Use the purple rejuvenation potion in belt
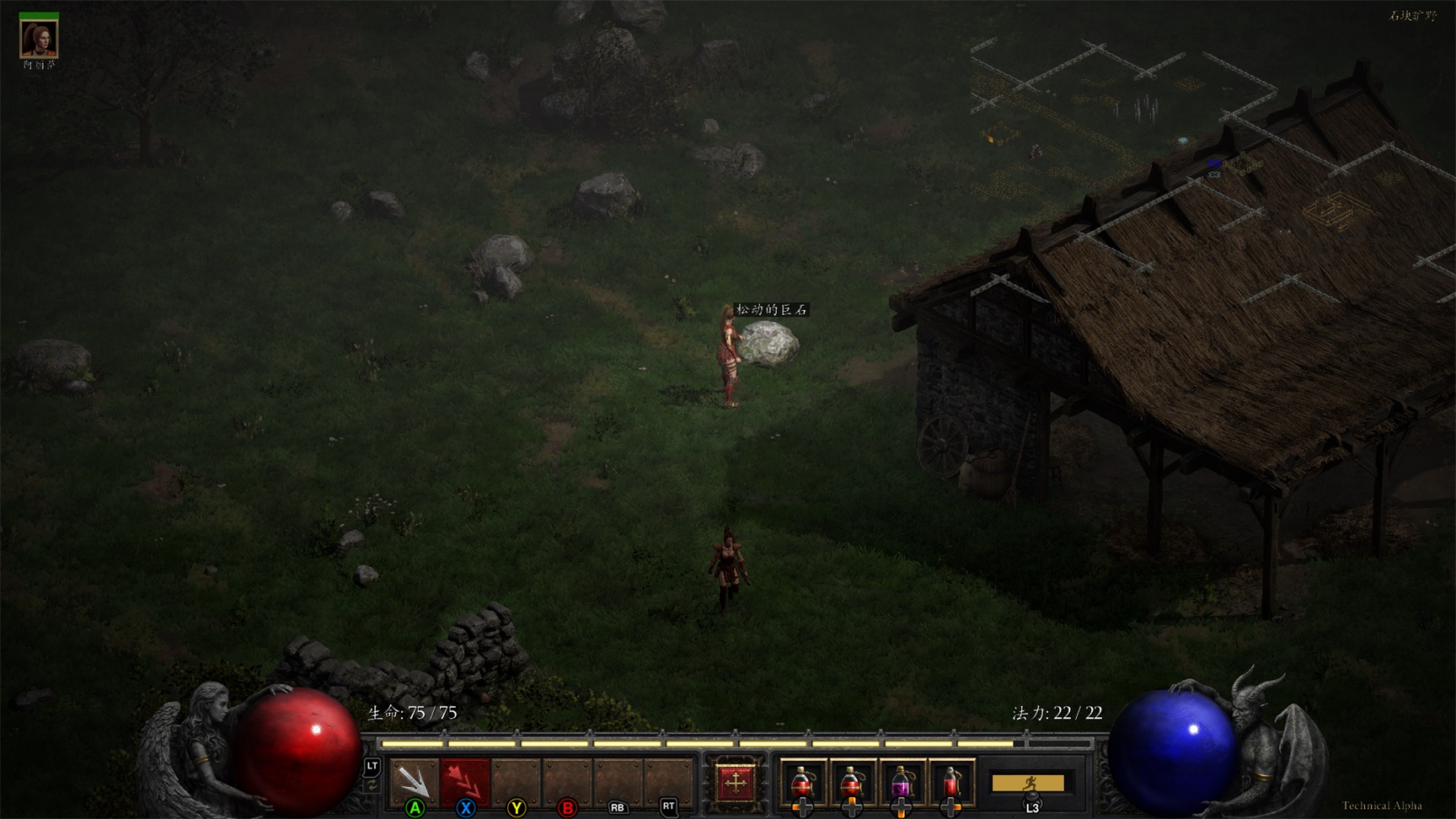1456x819 pixels. coord(901,784)
